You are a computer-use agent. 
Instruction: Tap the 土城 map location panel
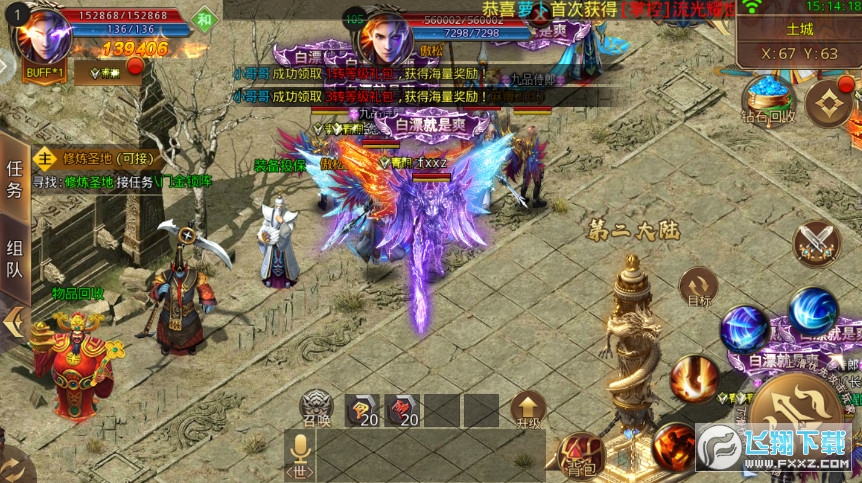(799, 42)
